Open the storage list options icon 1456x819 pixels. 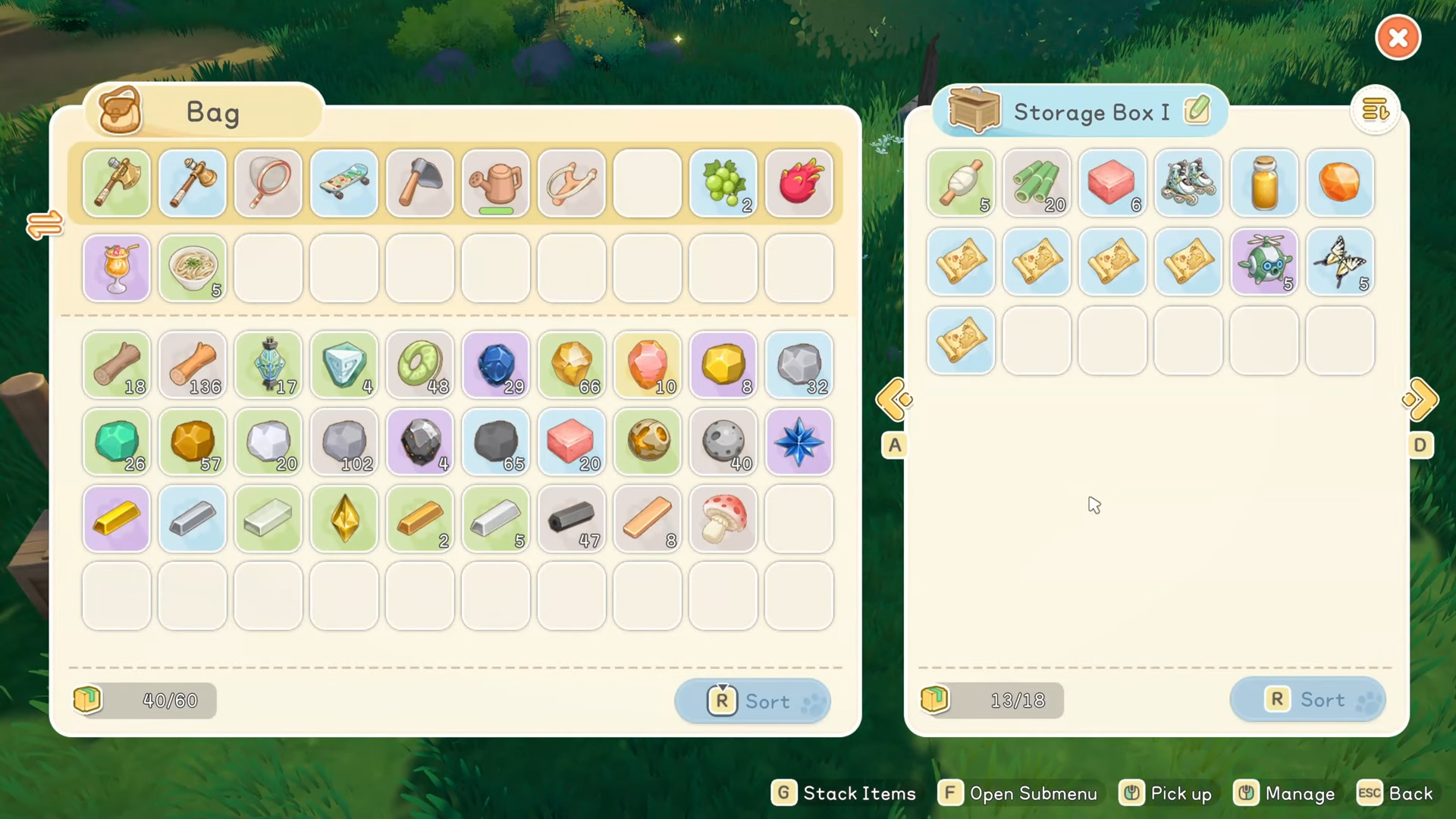[x=1375, y=111]
